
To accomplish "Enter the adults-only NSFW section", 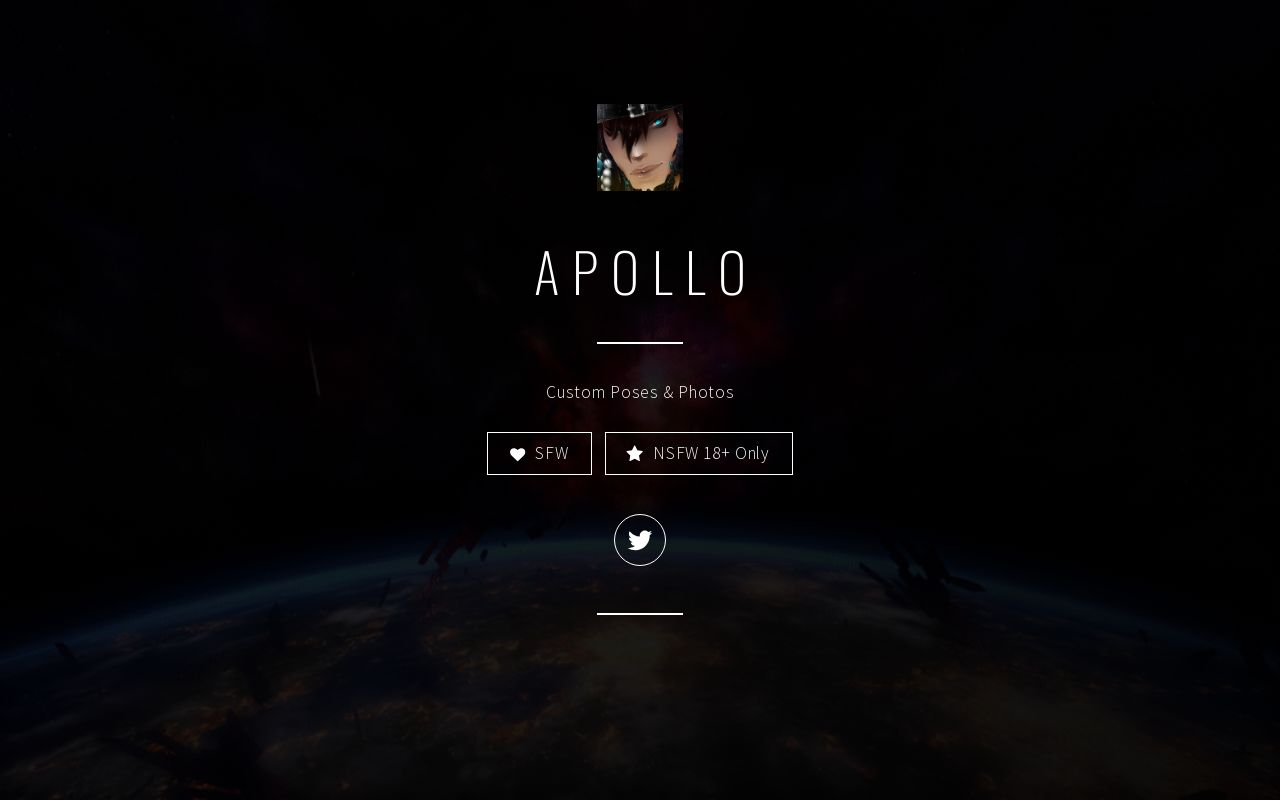I will [698, 453].
